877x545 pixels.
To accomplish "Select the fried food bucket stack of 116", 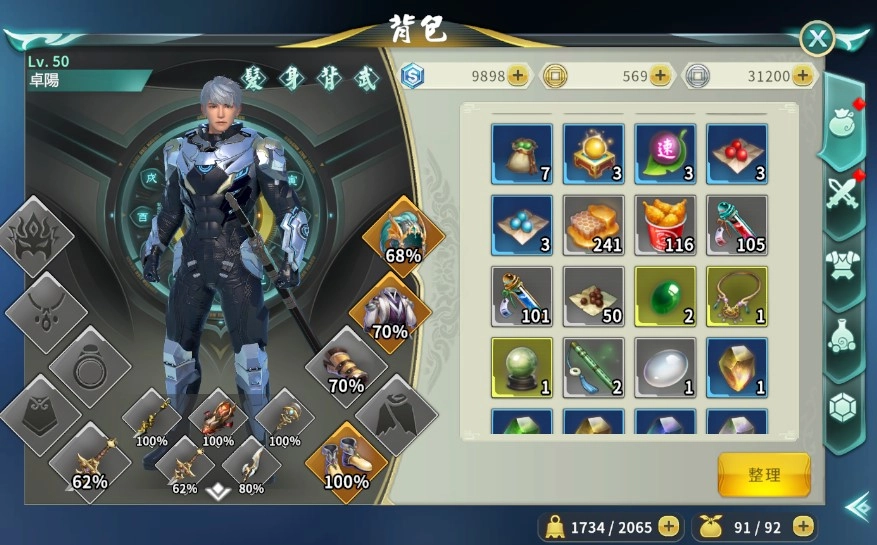I will (x=665, y=225).
